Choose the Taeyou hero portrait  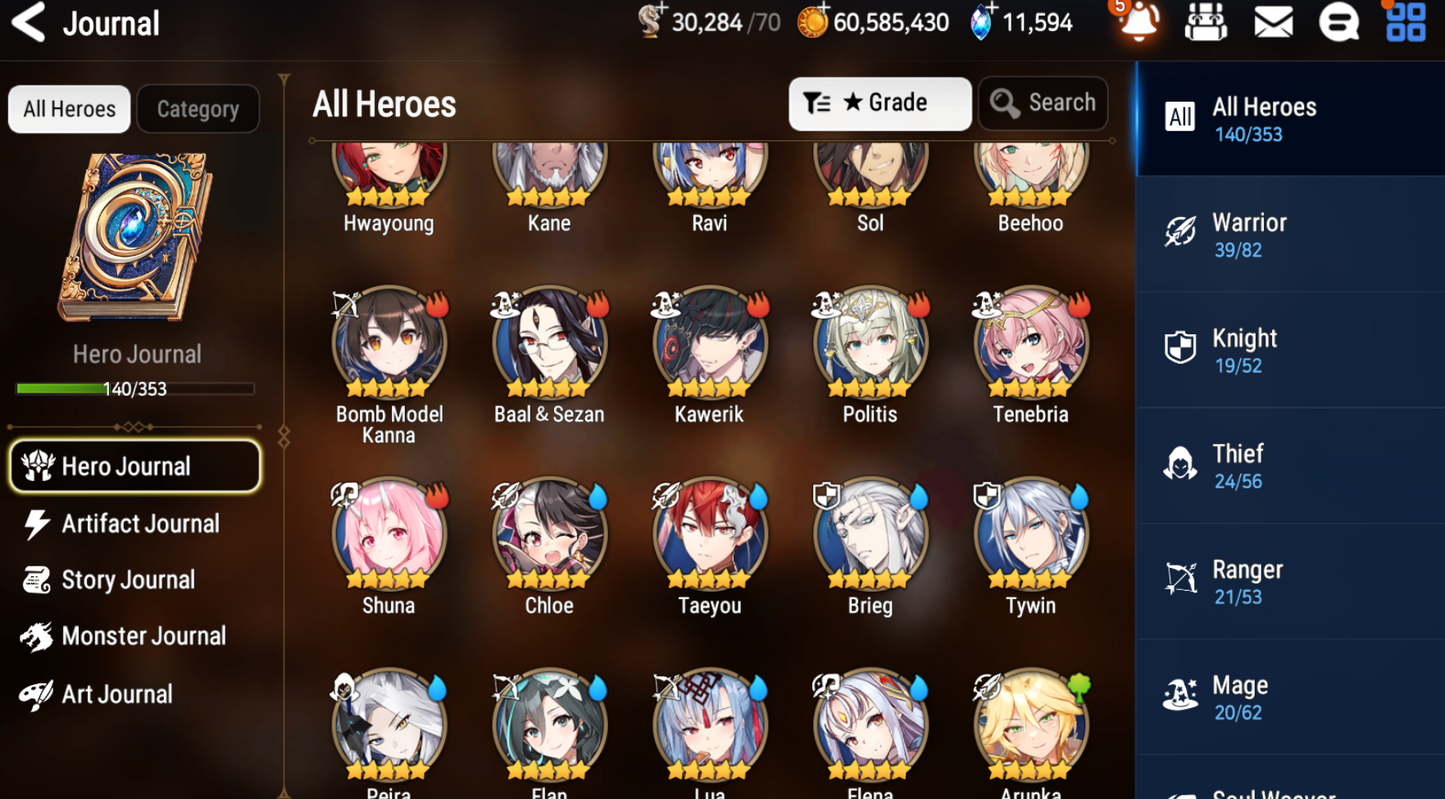(709, 536)
